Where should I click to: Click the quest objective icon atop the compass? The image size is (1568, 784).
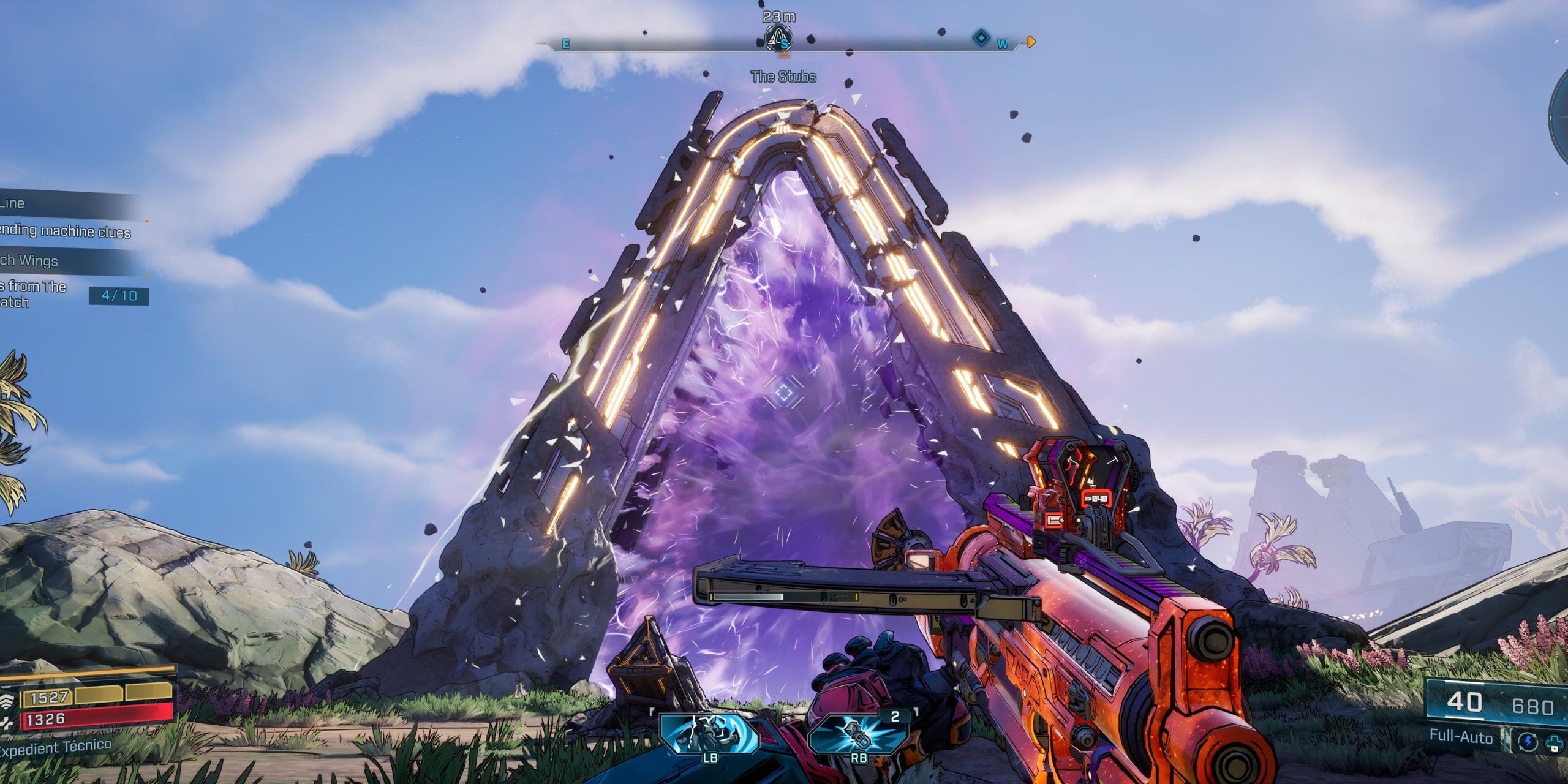779,38
